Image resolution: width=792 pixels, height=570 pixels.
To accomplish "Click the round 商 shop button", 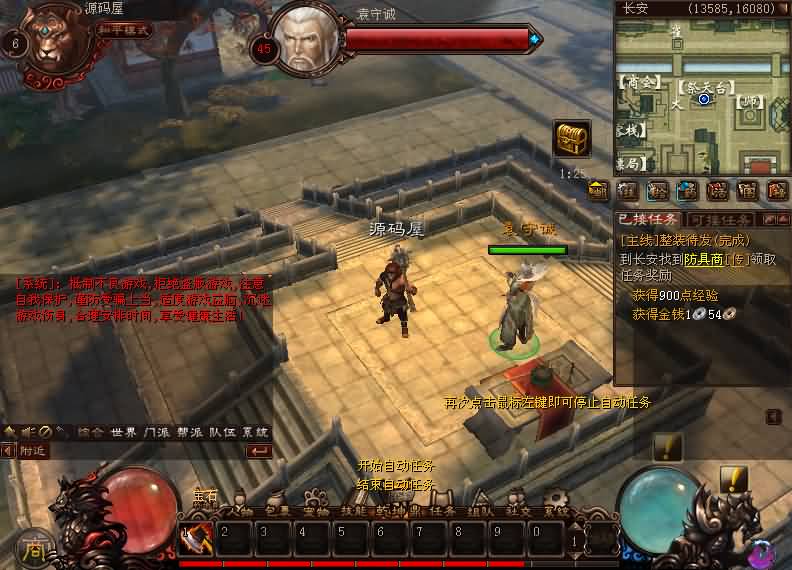I will (35, 549).
